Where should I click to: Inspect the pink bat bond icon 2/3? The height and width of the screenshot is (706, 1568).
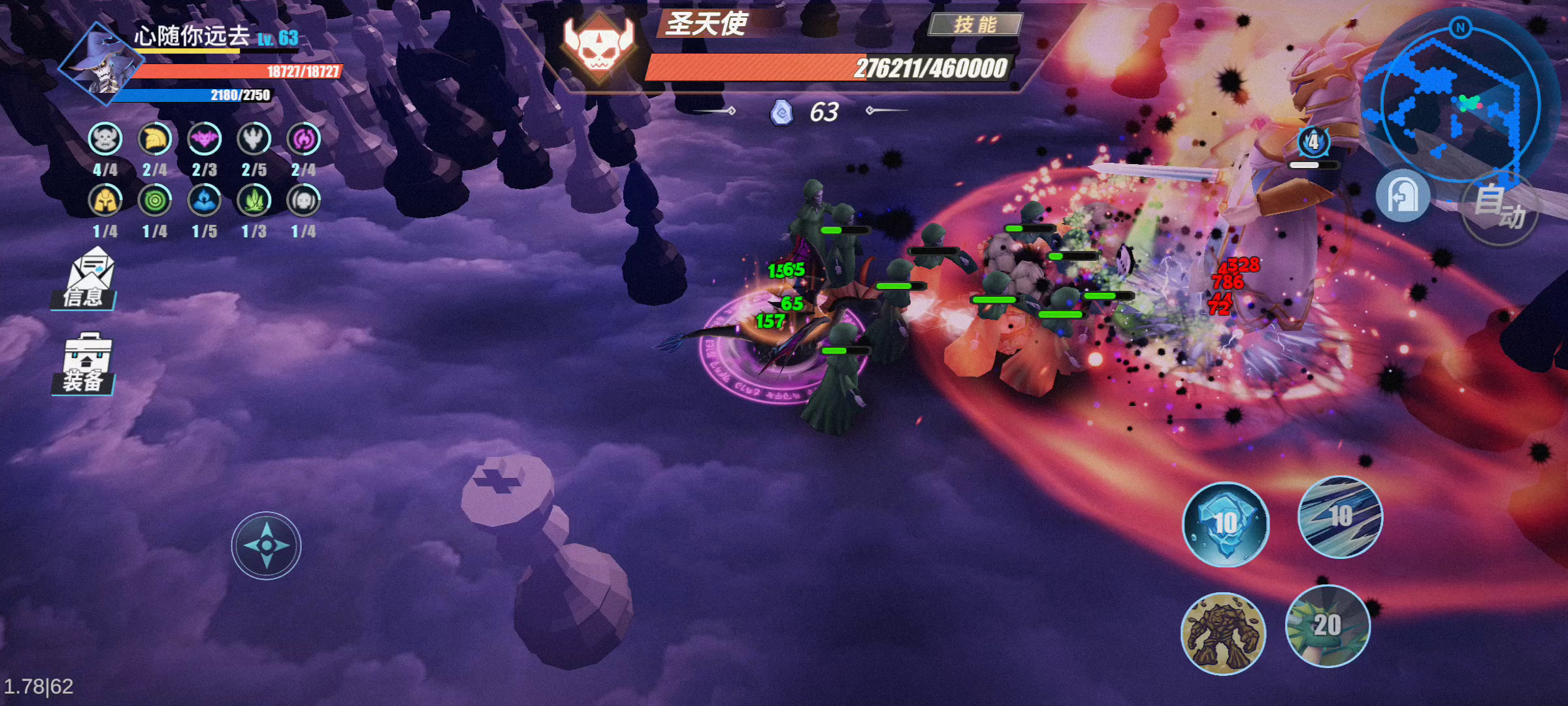(204, 139)
